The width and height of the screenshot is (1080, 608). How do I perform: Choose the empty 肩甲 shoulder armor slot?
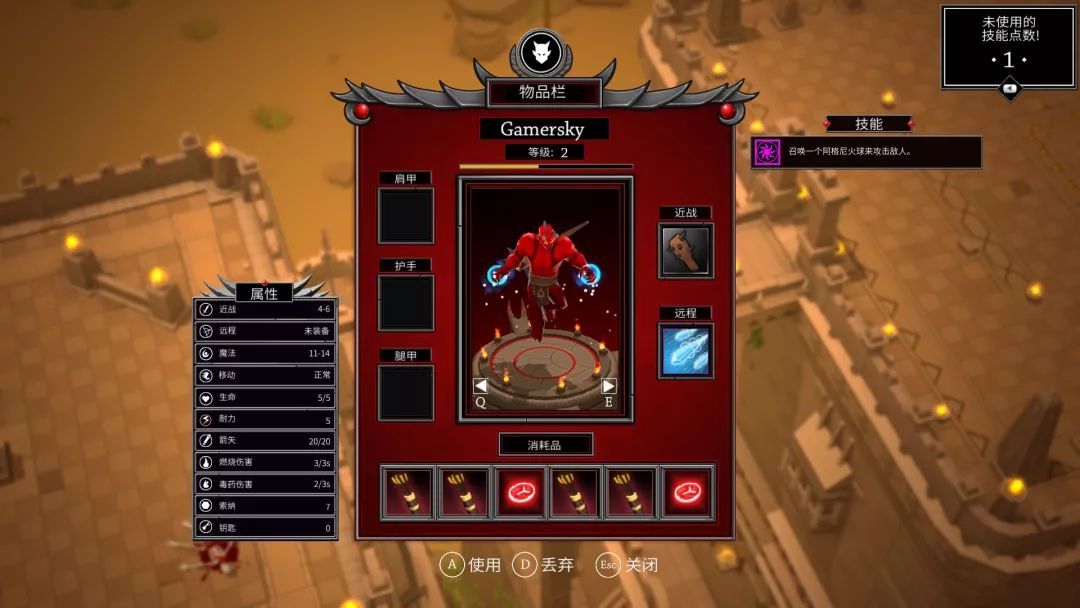406,215
